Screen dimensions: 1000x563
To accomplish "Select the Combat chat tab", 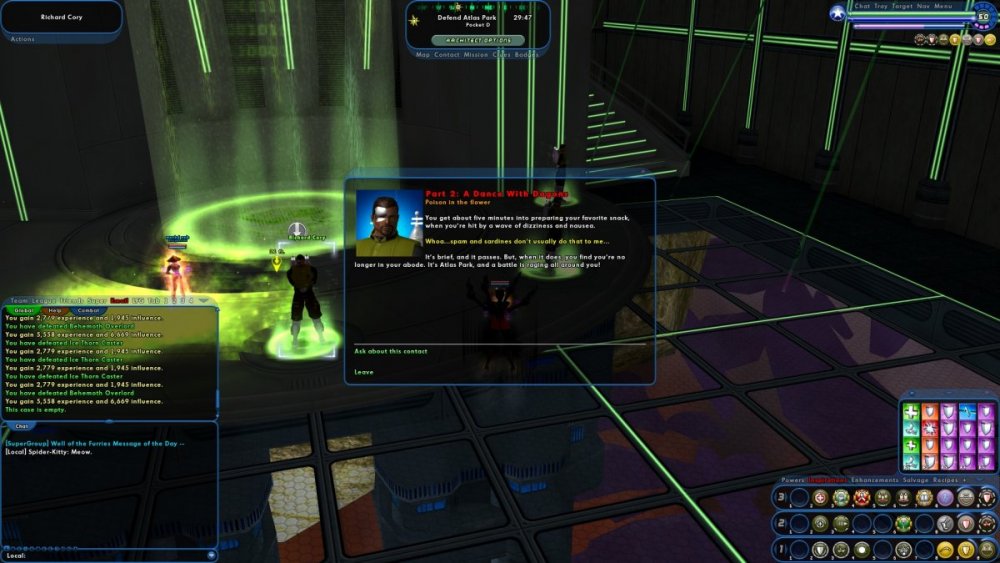I will coord(87,311).
